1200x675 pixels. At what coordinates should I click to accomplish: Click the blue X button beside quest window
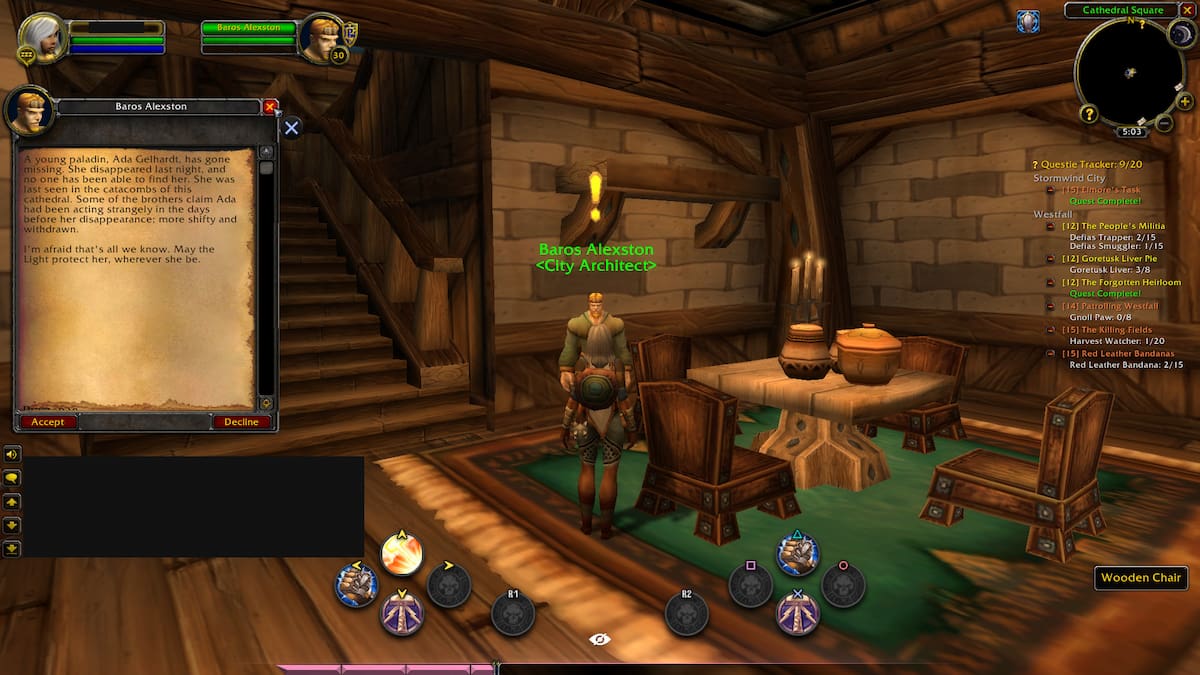coord(291,128)
